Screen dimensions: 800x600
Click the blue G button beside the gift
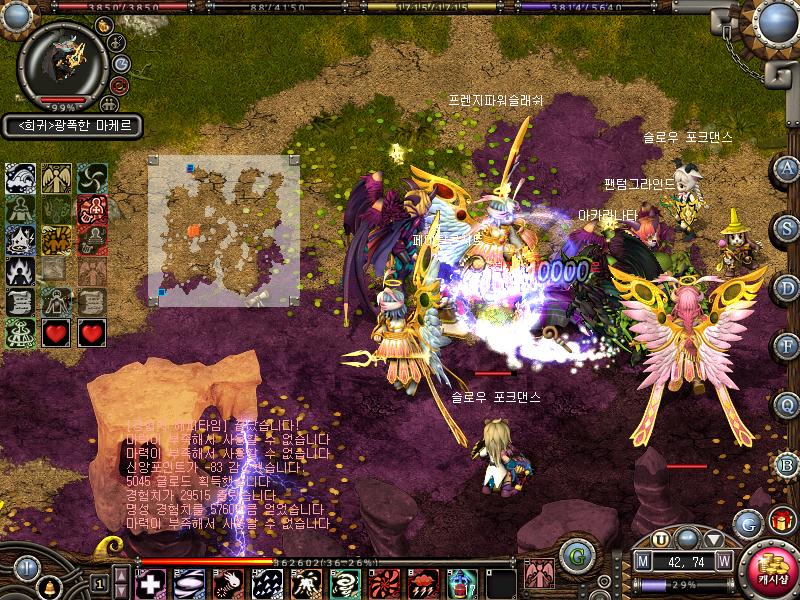pos(747,523)
